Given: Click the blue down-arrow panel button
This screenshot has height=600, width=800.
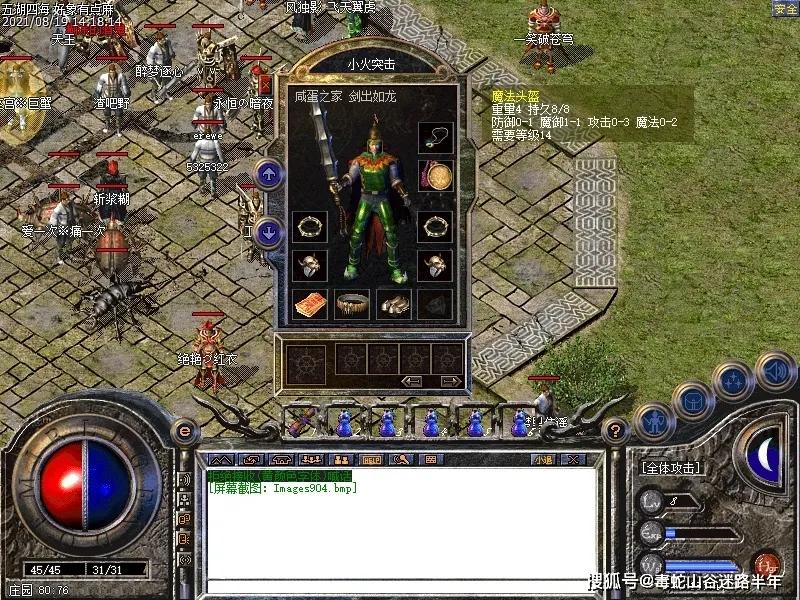Looking at the screenshot, I should click(268, 233).
